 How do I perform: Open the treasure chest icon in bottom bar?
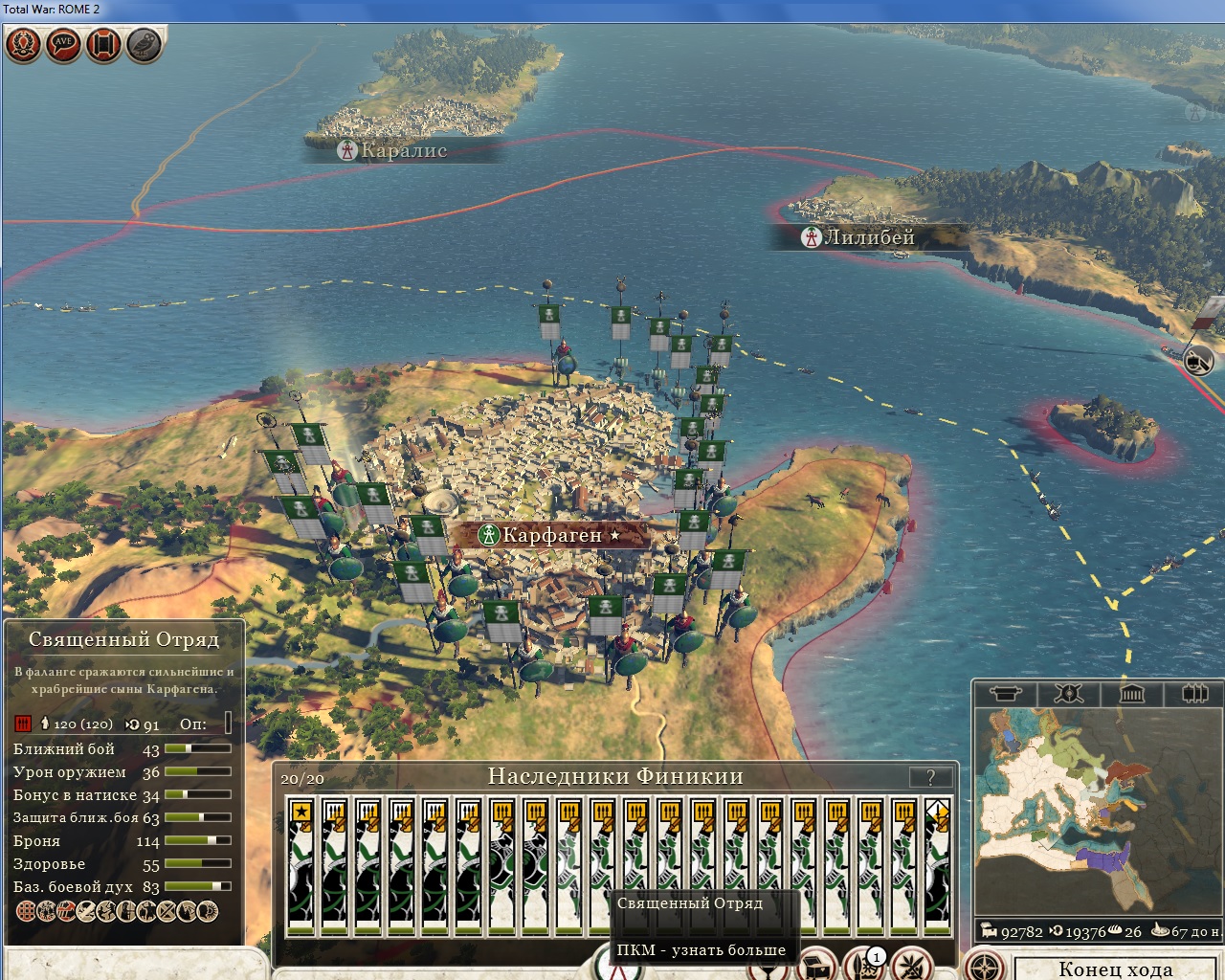(x=817, y=965)
